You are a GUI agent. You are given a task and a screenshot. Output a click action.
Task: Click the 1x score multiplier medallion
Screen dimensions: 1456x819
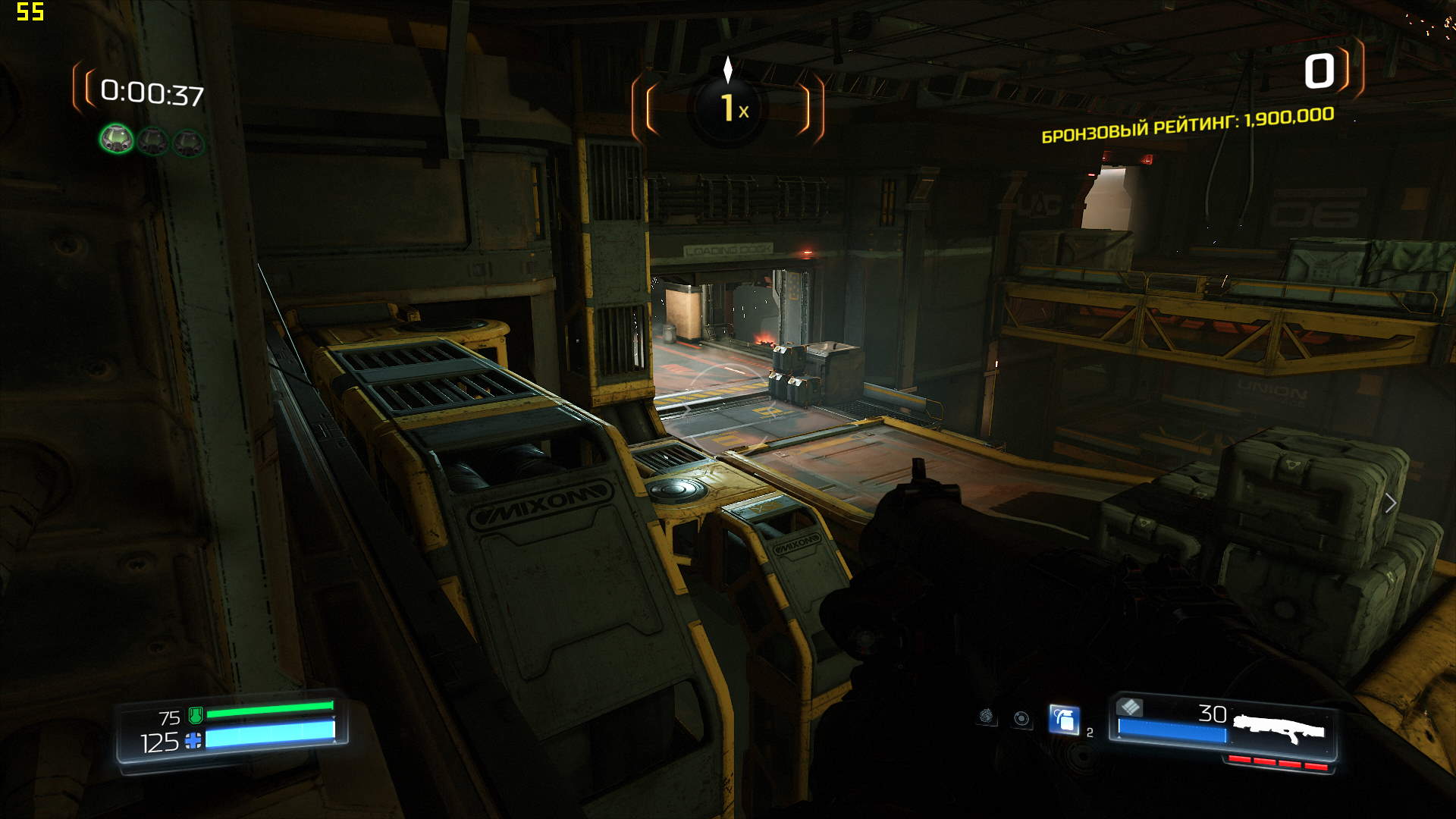tap(728, 108)
